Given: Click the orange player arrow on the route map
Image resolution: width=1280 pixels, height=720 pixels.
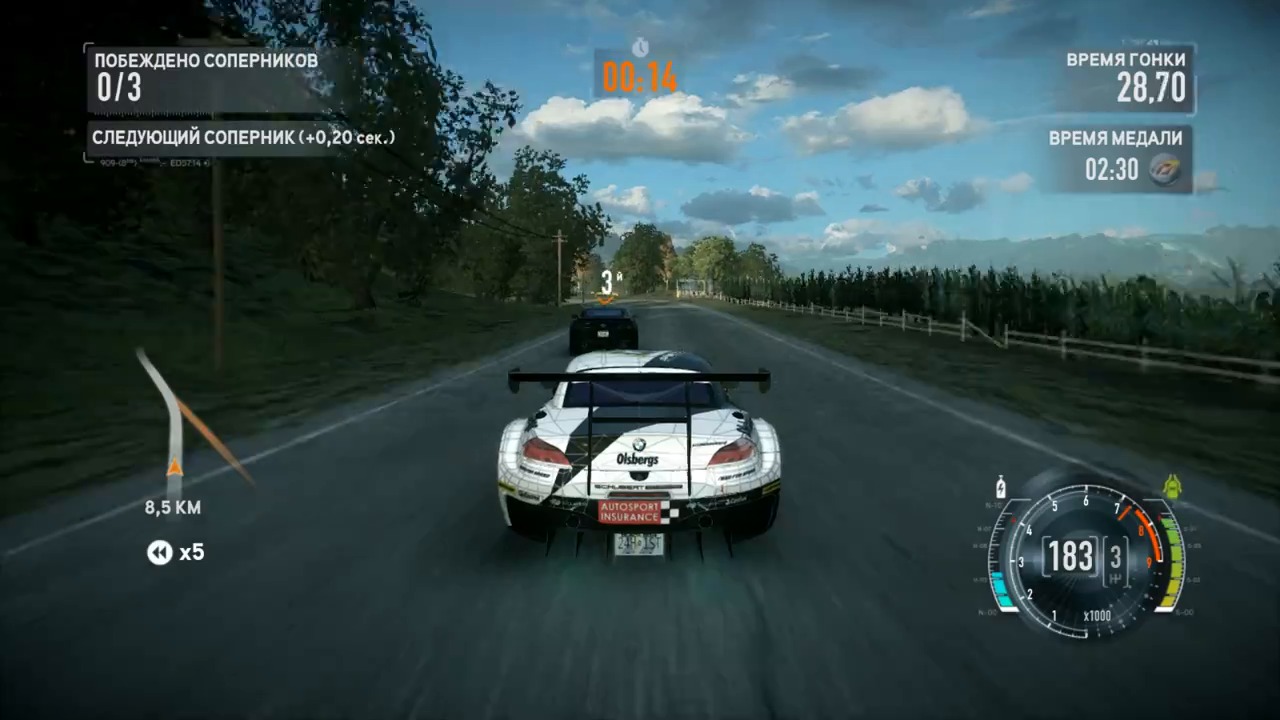Looking at the screenshot, I should click(x=174, y=467).
